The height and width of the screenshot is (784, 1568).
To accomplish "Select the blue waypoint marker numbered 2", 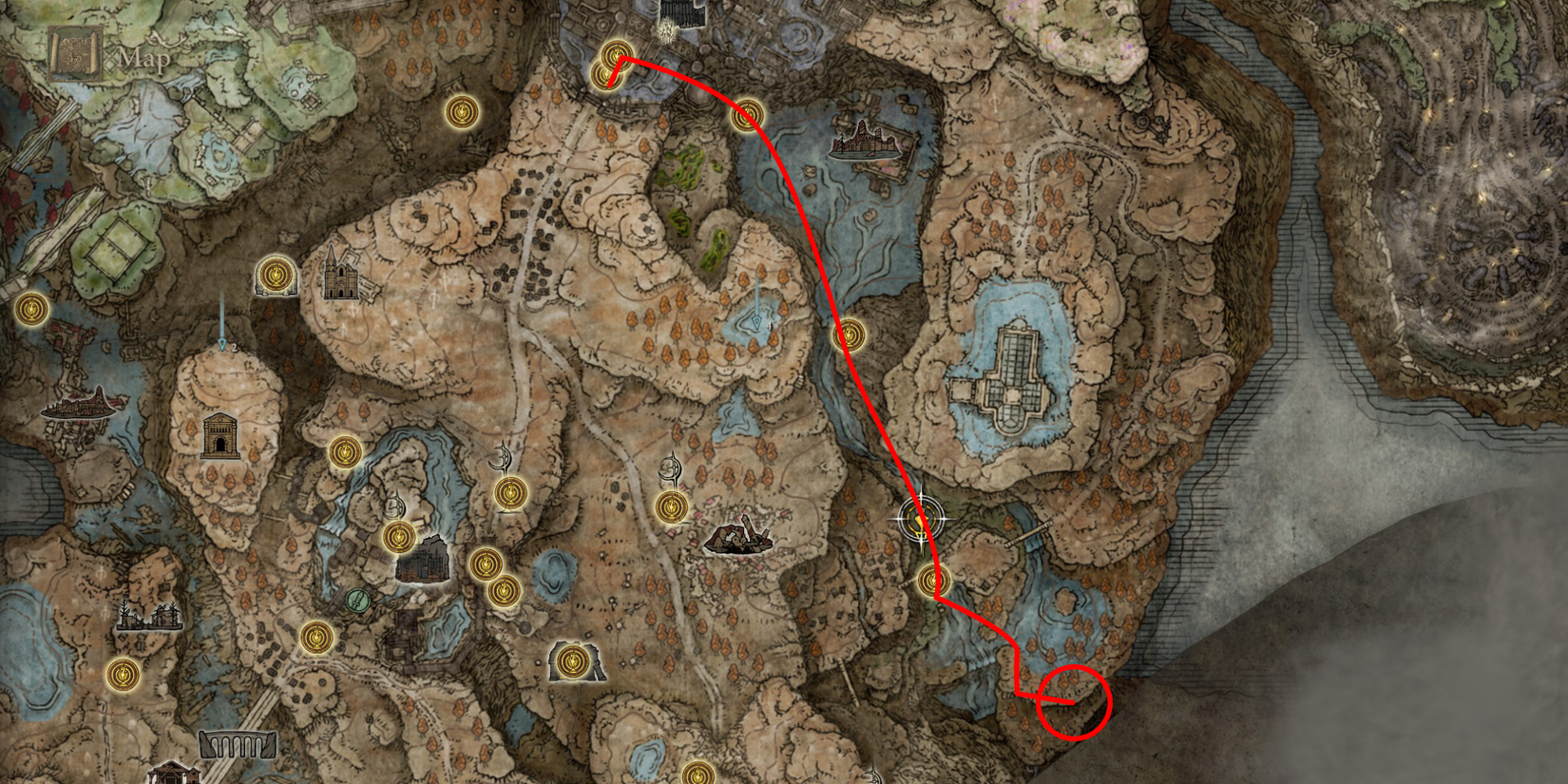I will click(x=223, y=342).
